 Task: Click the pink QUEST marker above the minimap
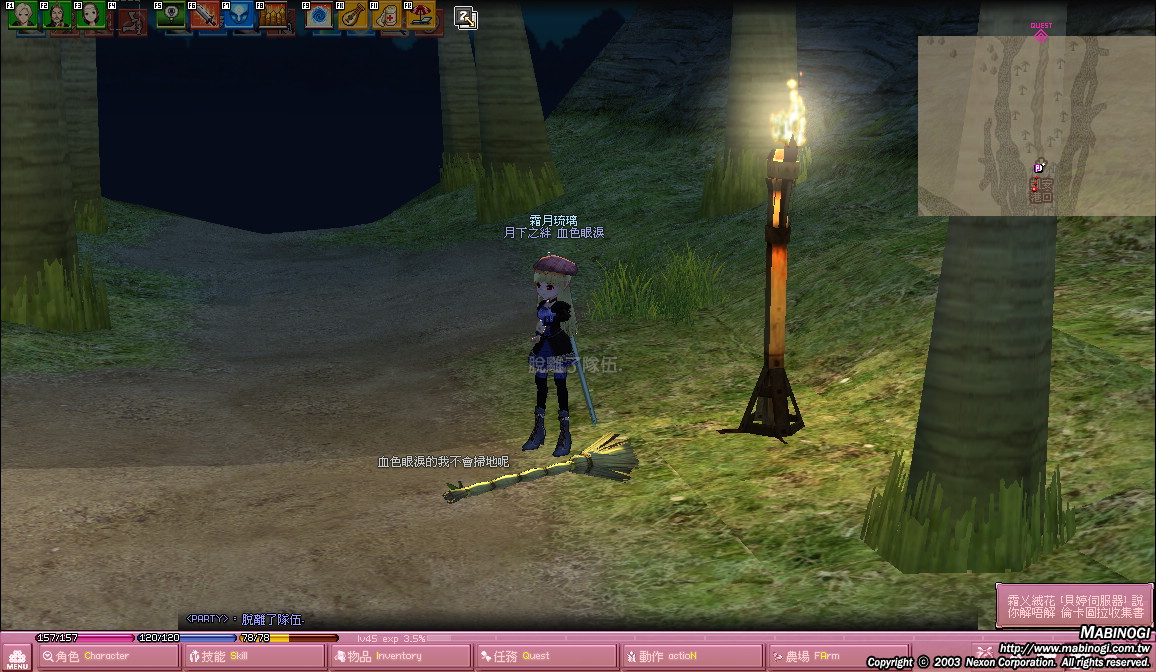(x=1041, y=32)
